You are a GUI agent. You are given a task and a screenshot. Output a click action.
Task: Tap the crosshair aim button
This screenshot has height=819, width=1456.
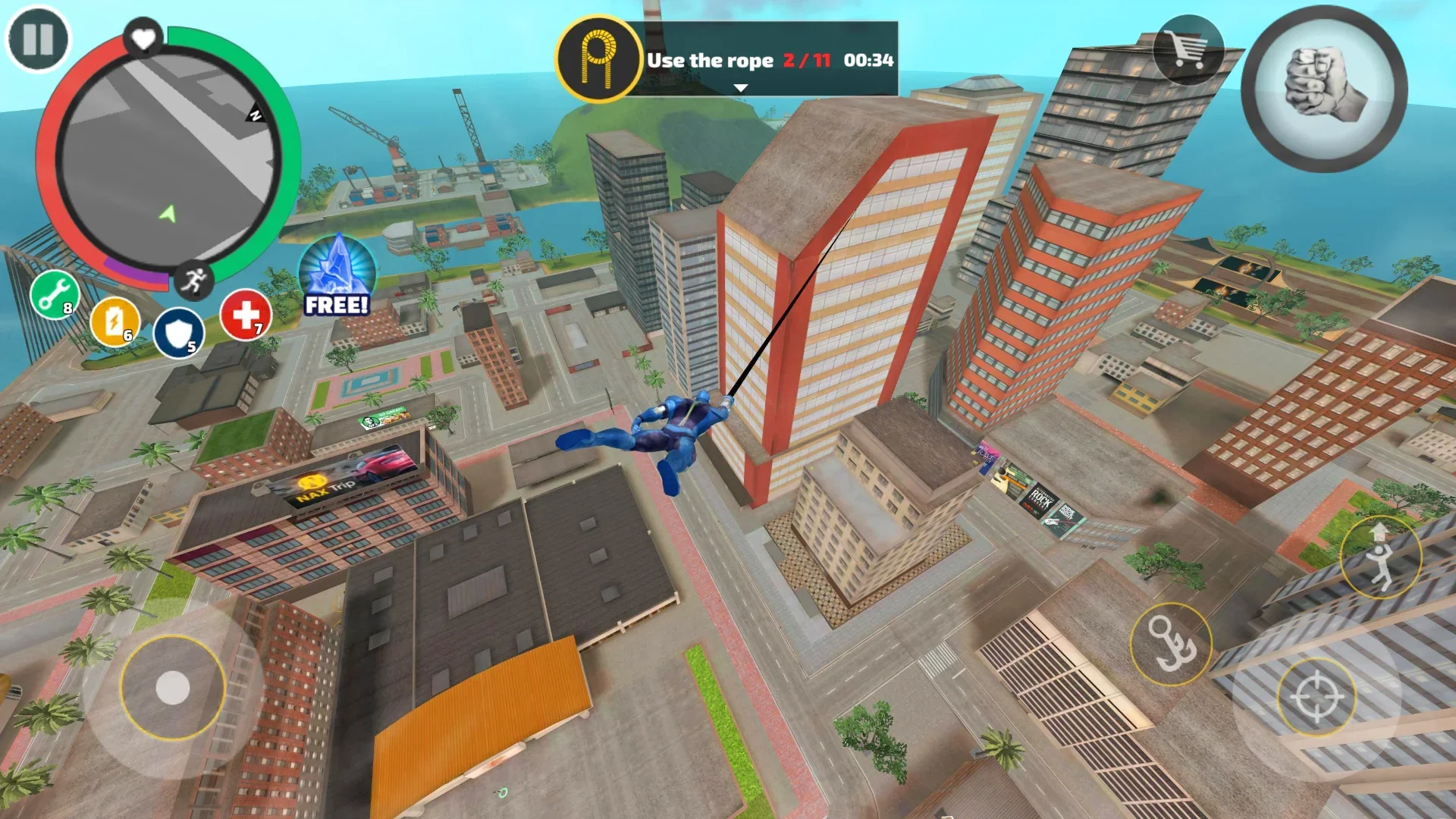(1316, 696)
